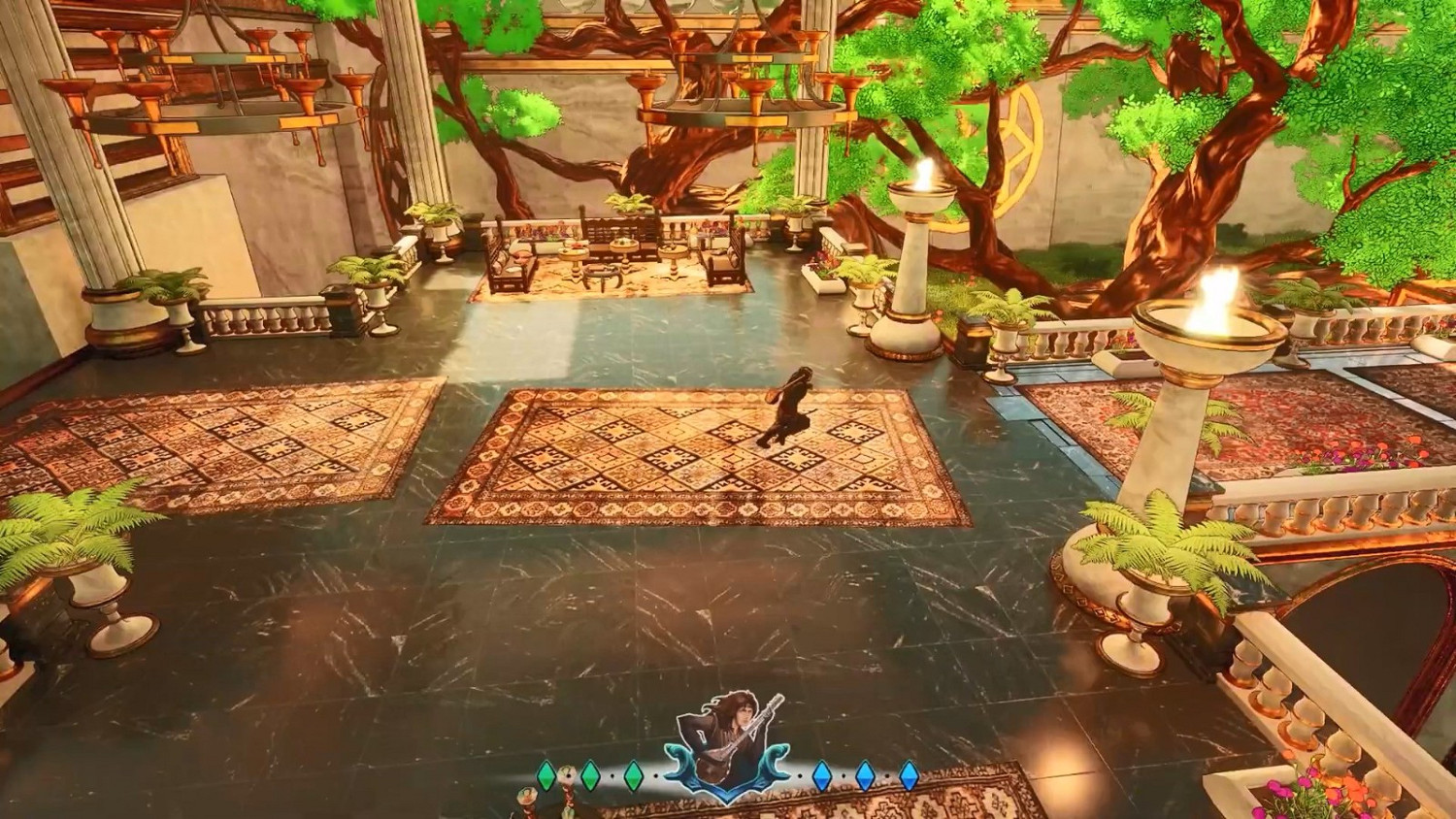Click the small dot between green diamonds
The width and height of the screenshot is (1456, 819).
(x=612, y=774)
